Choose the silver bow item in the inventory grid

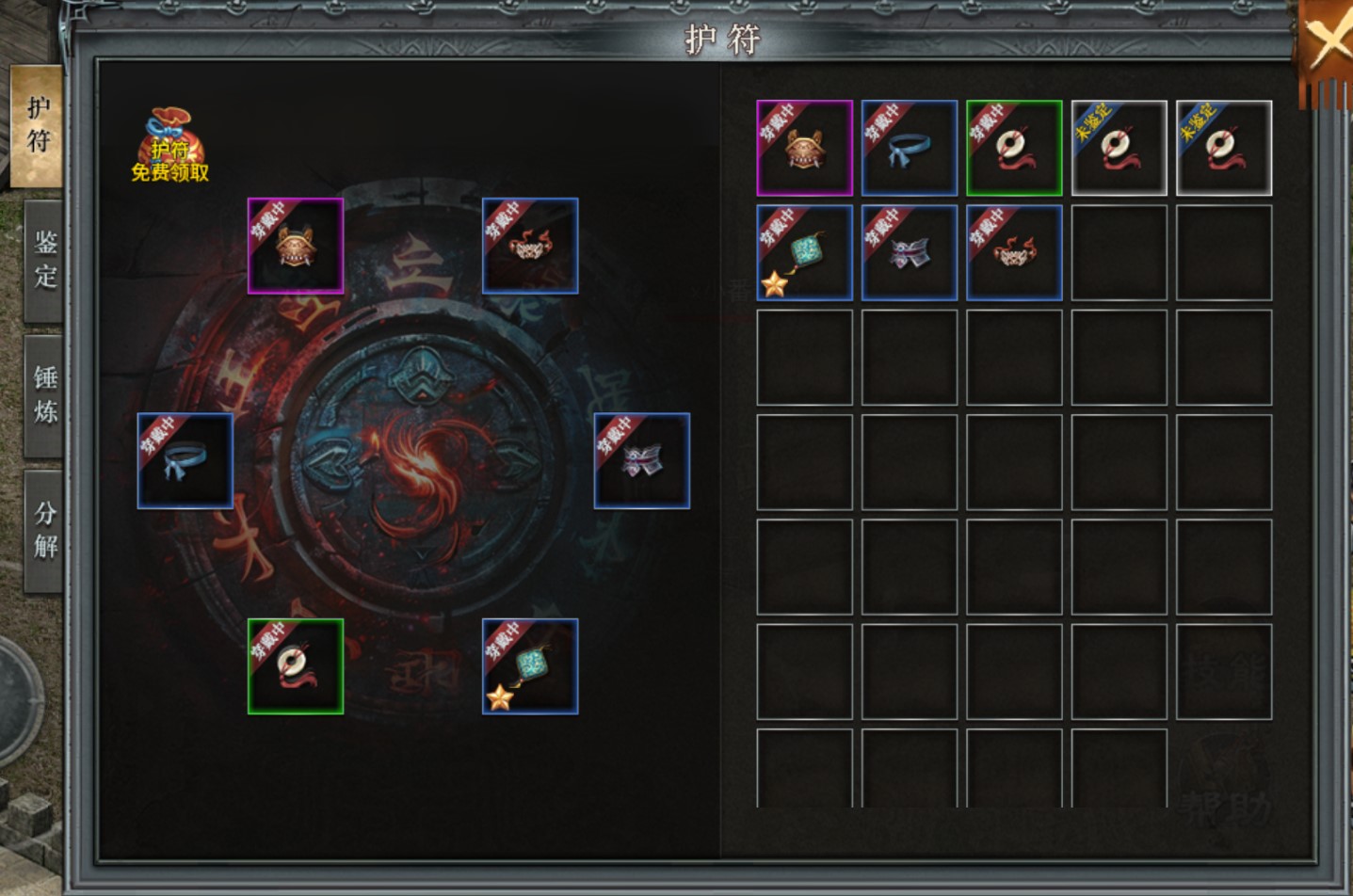[910, 253]
